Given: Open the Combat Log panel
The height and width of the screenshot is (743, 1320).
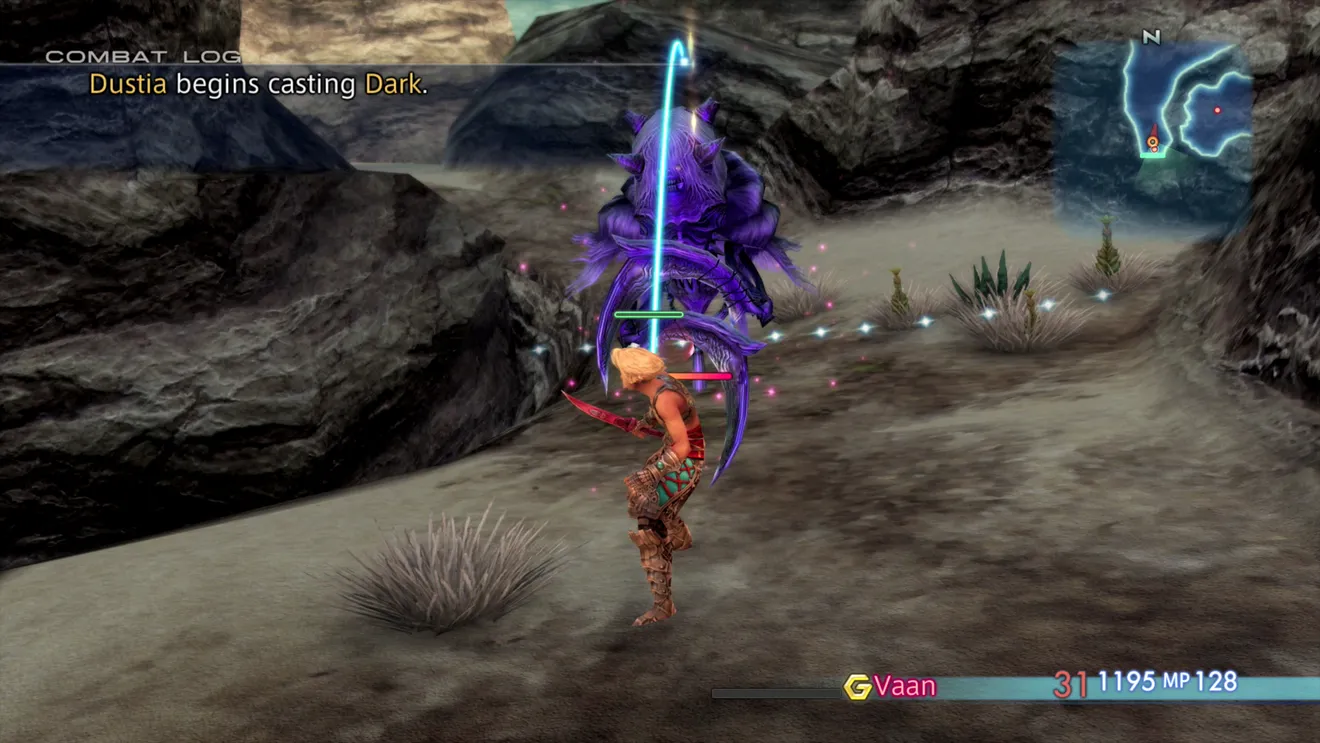Looking at the screenshot, I should point(143,56).
